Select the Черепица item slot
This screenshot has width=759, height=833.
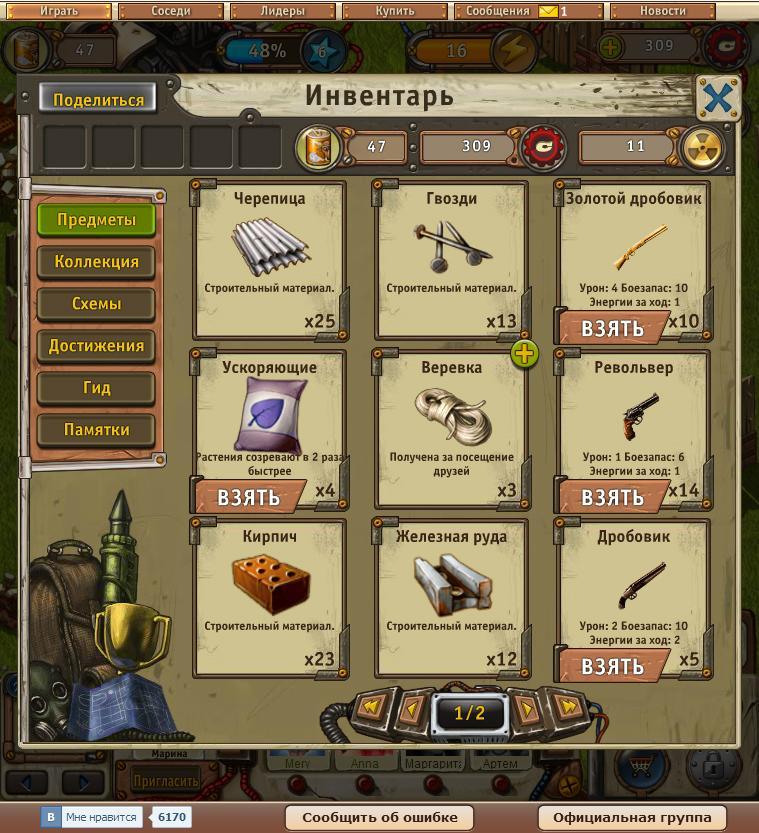[269, 260]
